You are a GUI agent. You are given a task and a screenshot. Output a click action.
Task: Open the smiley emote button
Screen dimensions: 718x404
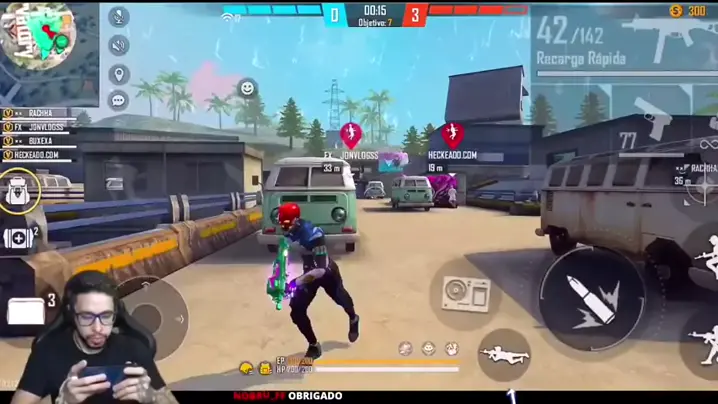(247, 88)
